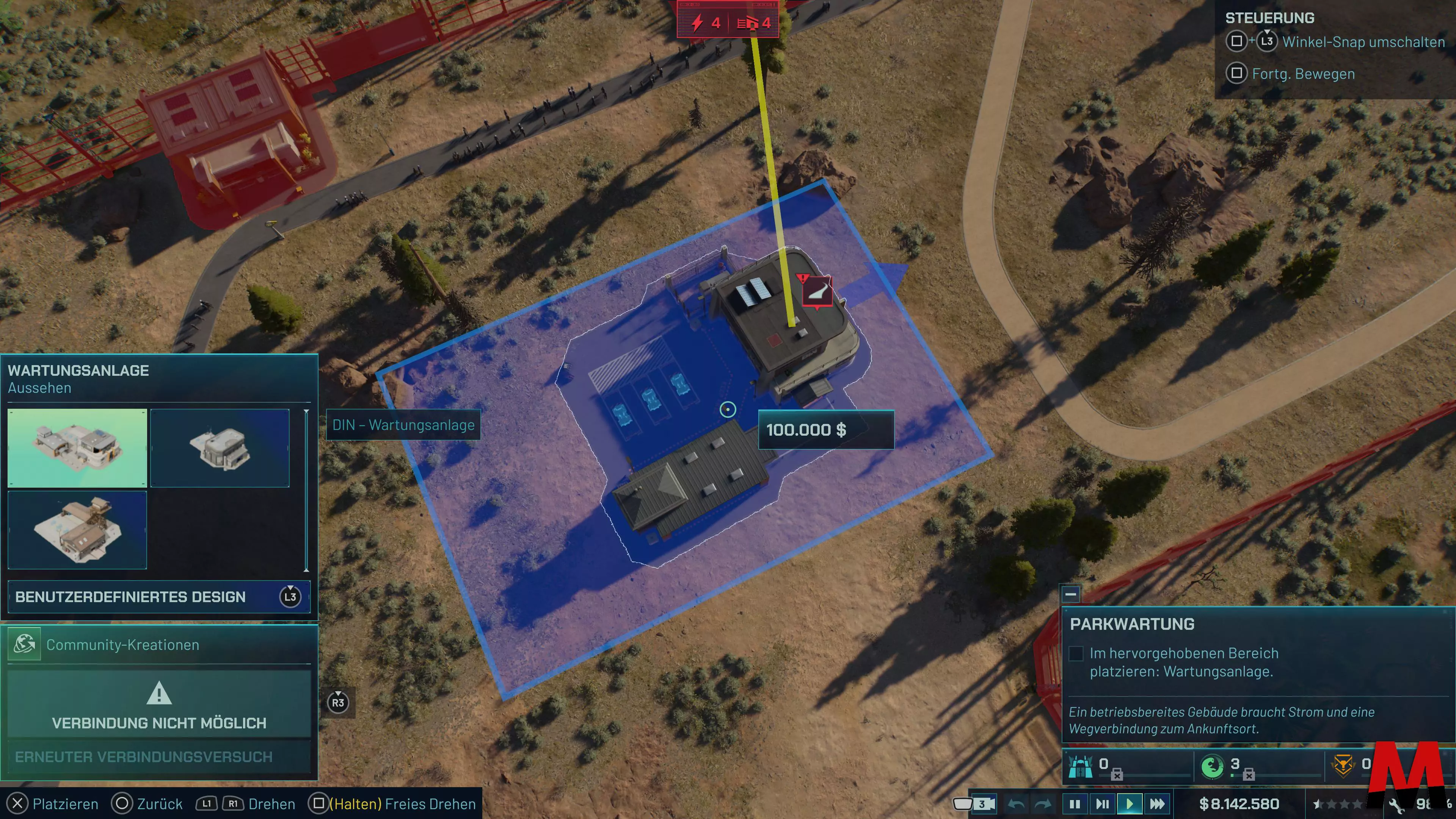Click the Parkwartung objective checkbox

coord(1076,653)
